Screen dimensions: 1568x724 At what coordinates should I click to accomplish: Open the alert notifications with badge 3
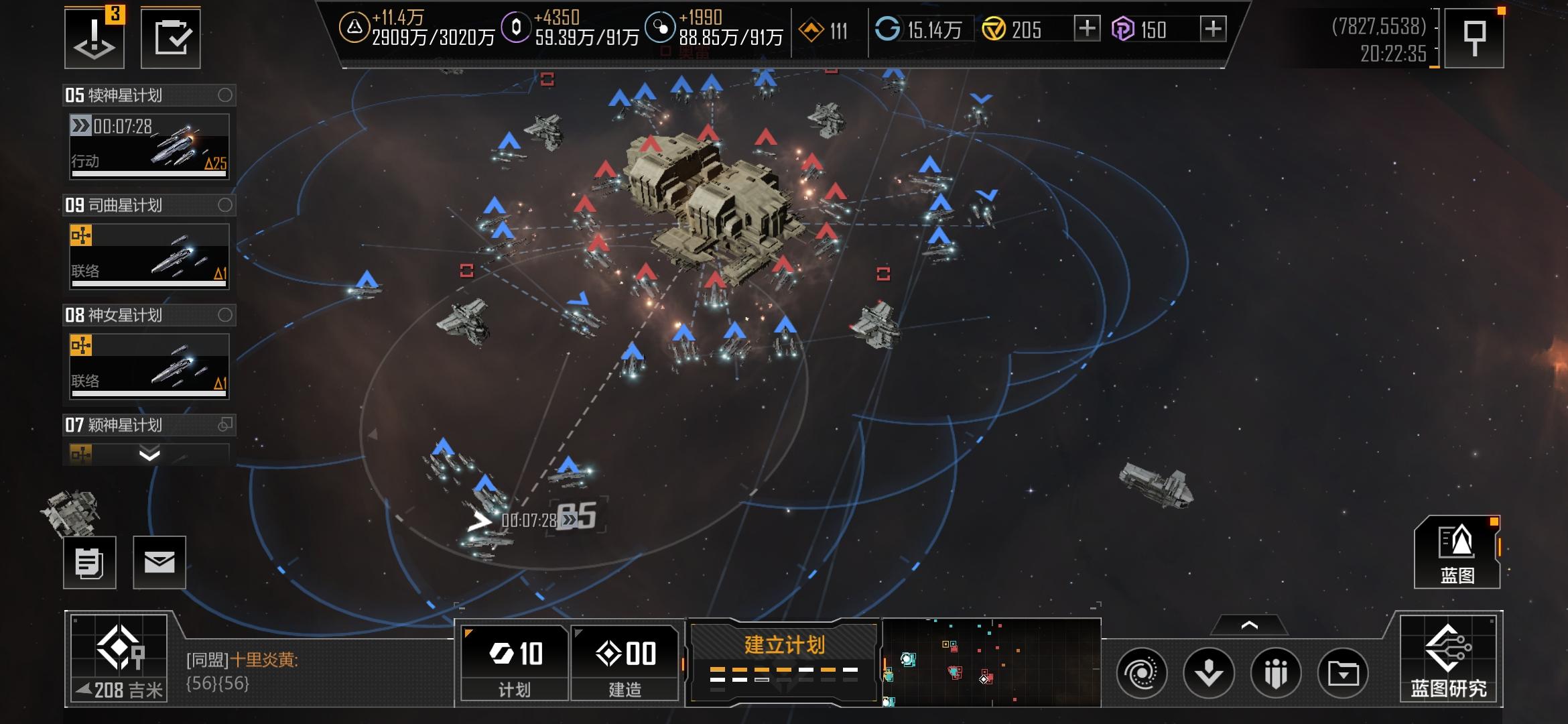tap(94, 38)
